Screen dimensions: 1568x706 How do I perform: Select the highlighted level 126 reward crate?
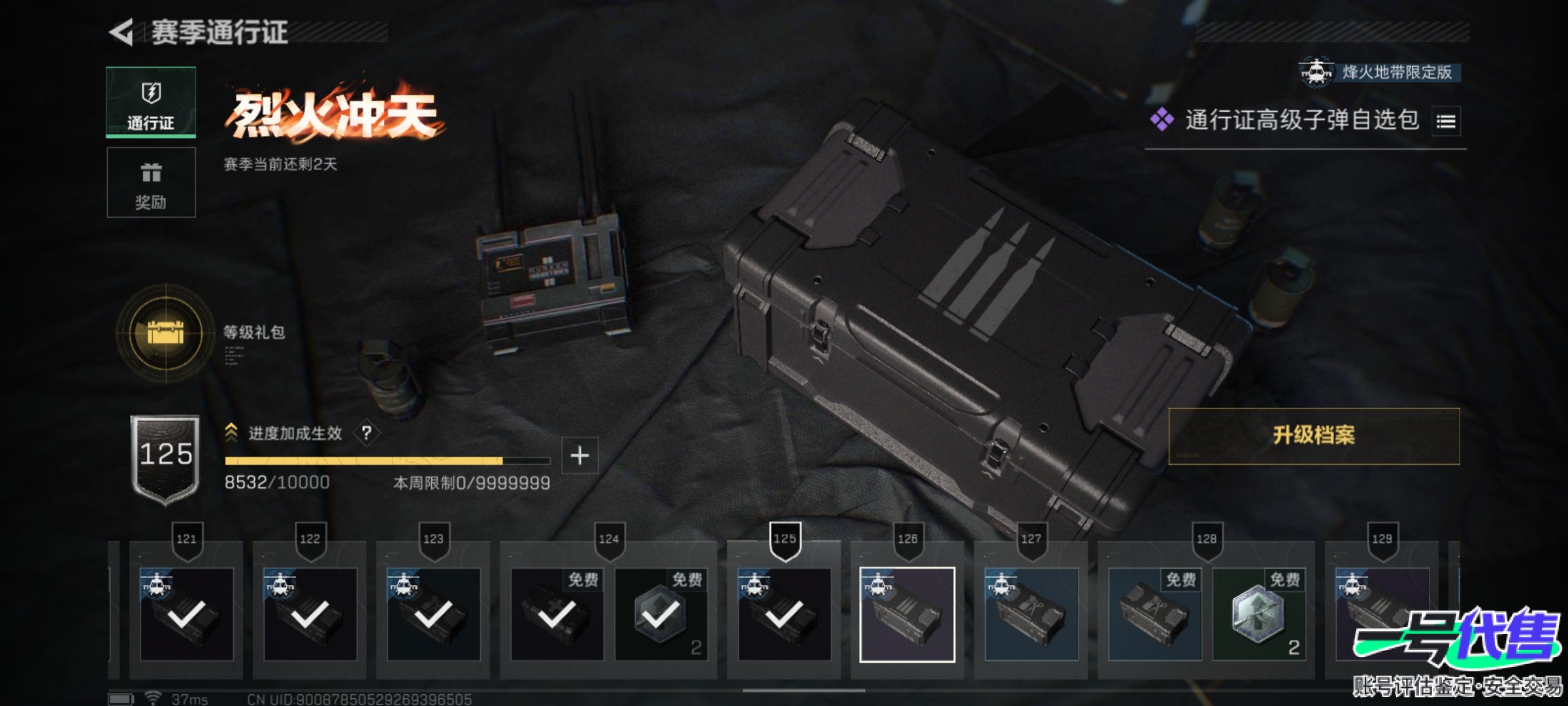coord(907,614)
